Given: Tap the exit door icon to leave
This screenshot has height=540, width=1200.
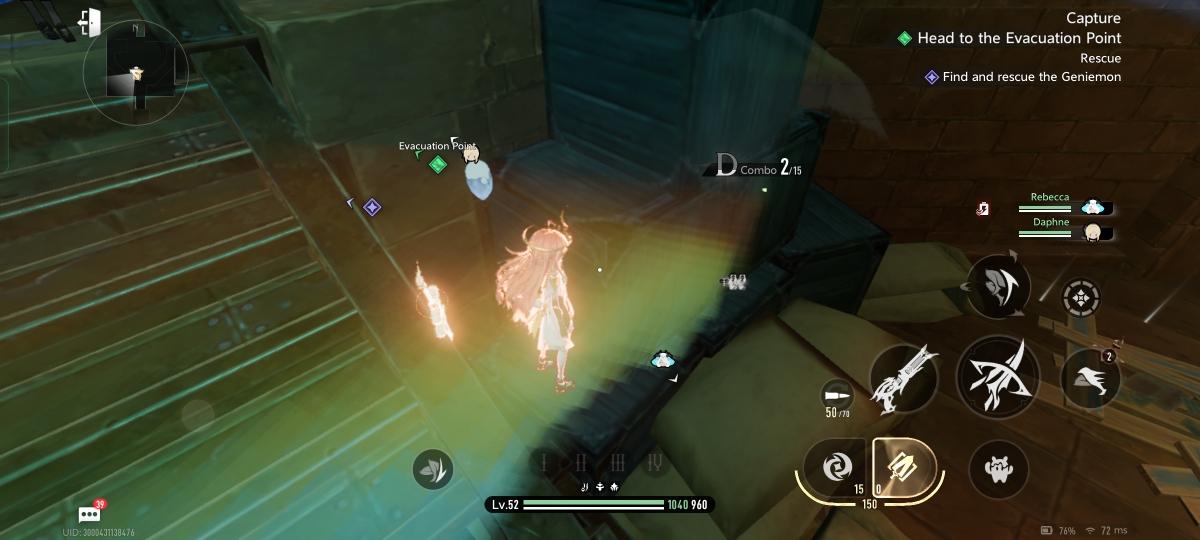Looking at the screenshot, I should click(89, 22).
